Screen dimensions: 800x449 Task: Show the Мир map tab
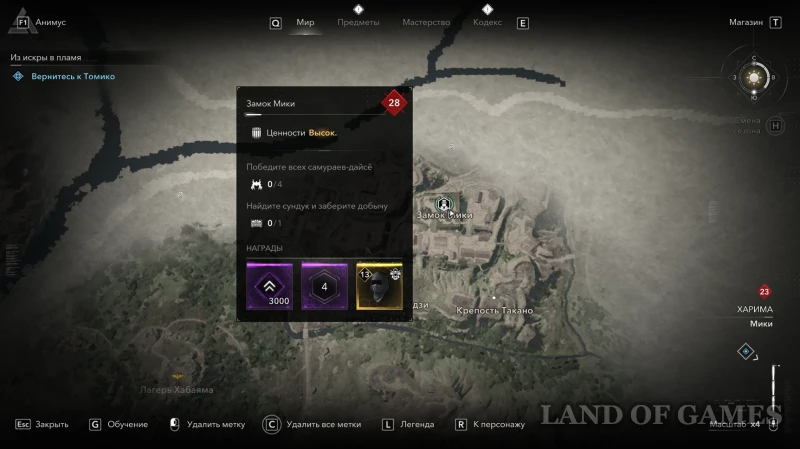click(x=305, y=22)
